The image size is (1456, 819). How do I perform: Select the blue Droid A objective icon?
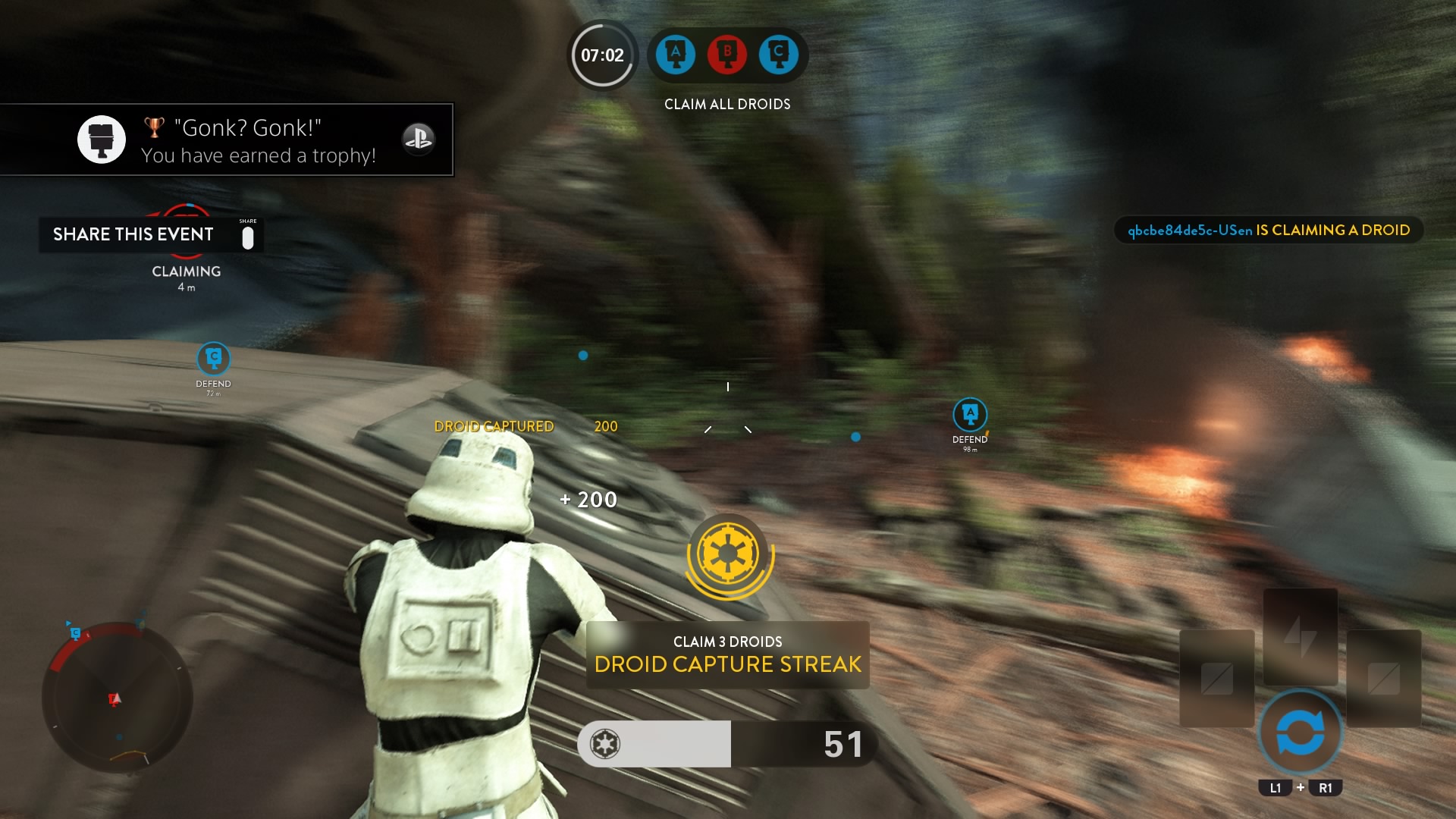click(676, 54)
